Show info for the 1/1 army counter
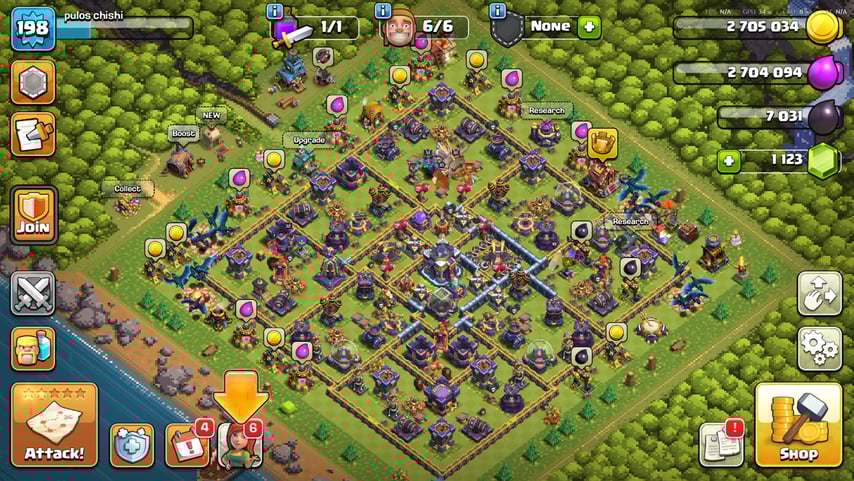The width and height of the screenshot is (854, 481). (x=275, y=11)
